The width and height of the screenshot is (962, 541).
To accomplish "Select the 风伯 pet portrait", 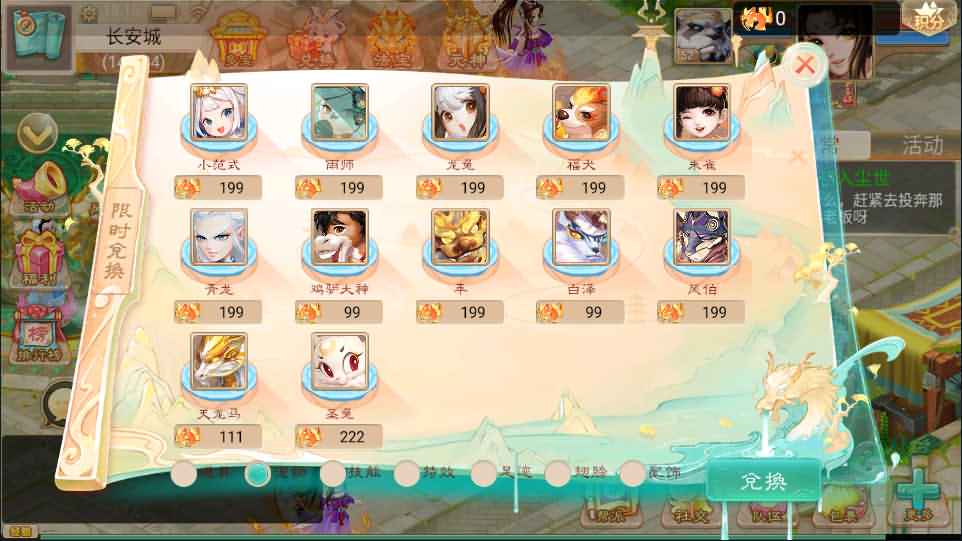I will (702, 237).
